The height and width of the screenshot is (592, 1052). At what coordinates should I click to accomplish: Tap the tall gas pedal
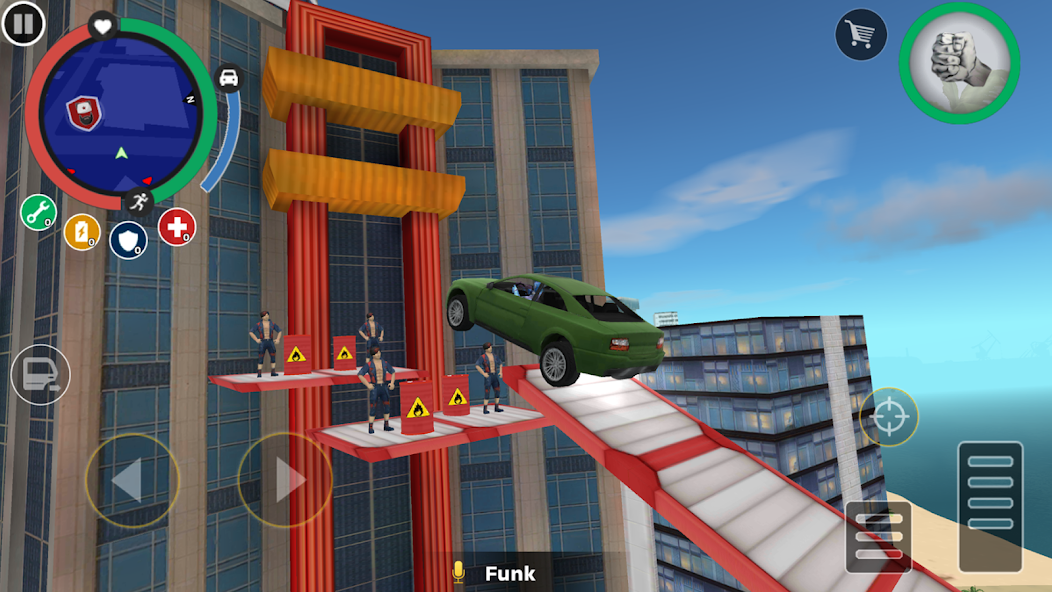(990, 506)
